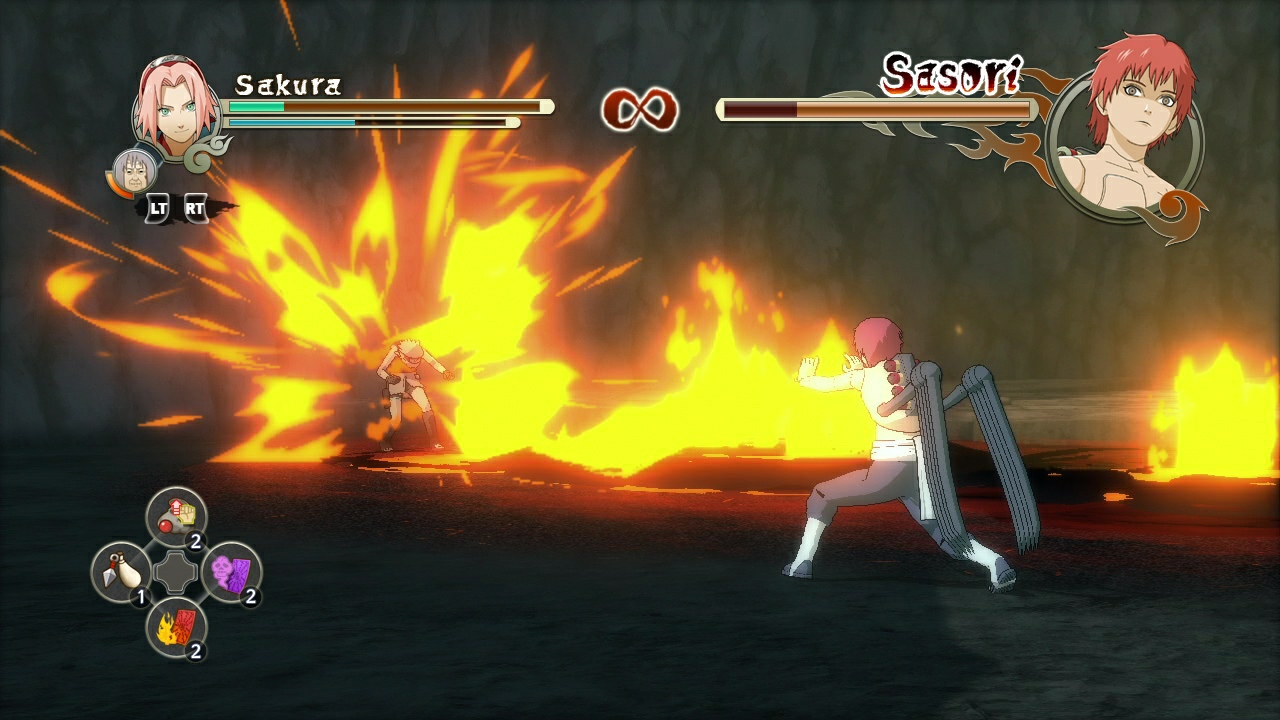Image resolution: width=1280 pixels, height=720 pixels.
Task: Click the Sakura name label
Action: pyautogui.click(x=289, y=85)
